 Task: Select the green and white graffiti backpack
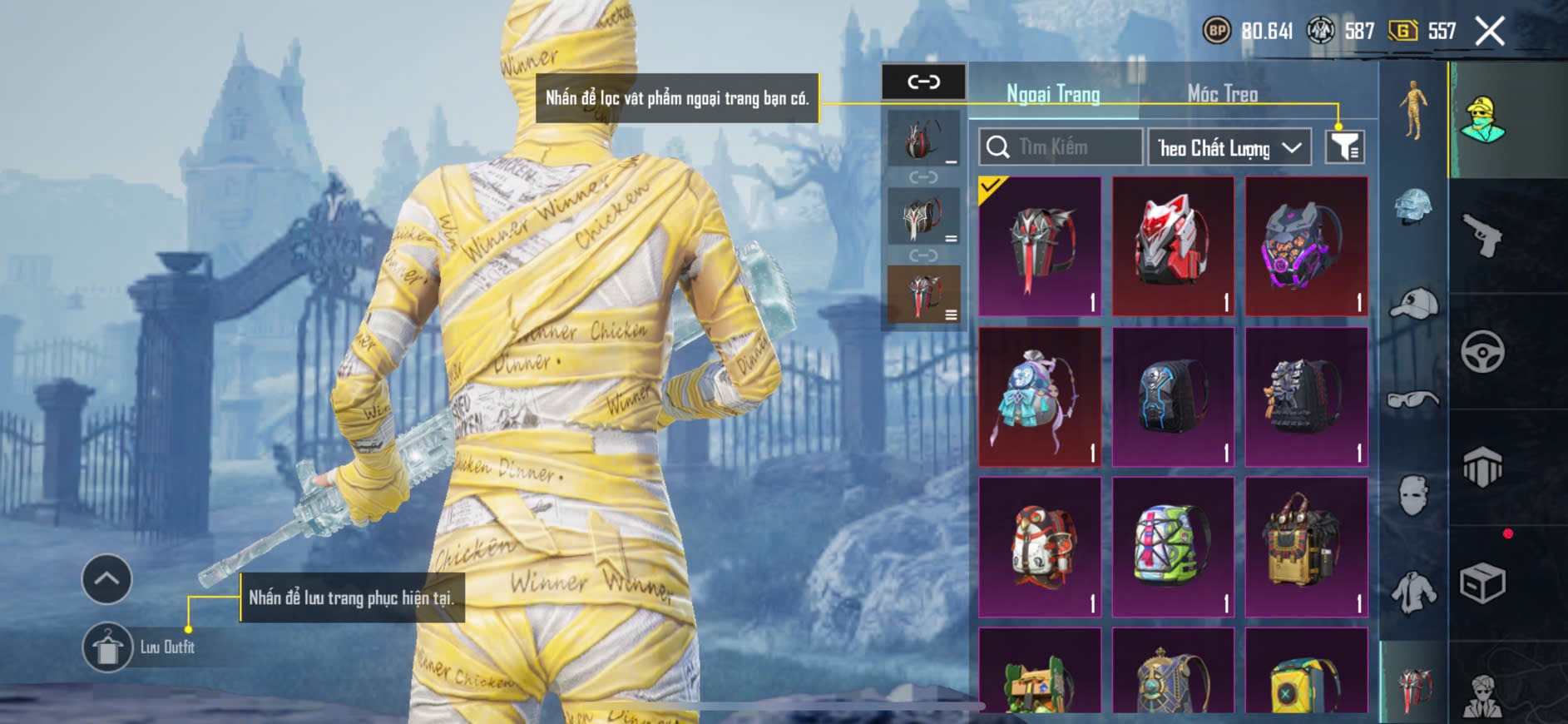click(1173, 547)
